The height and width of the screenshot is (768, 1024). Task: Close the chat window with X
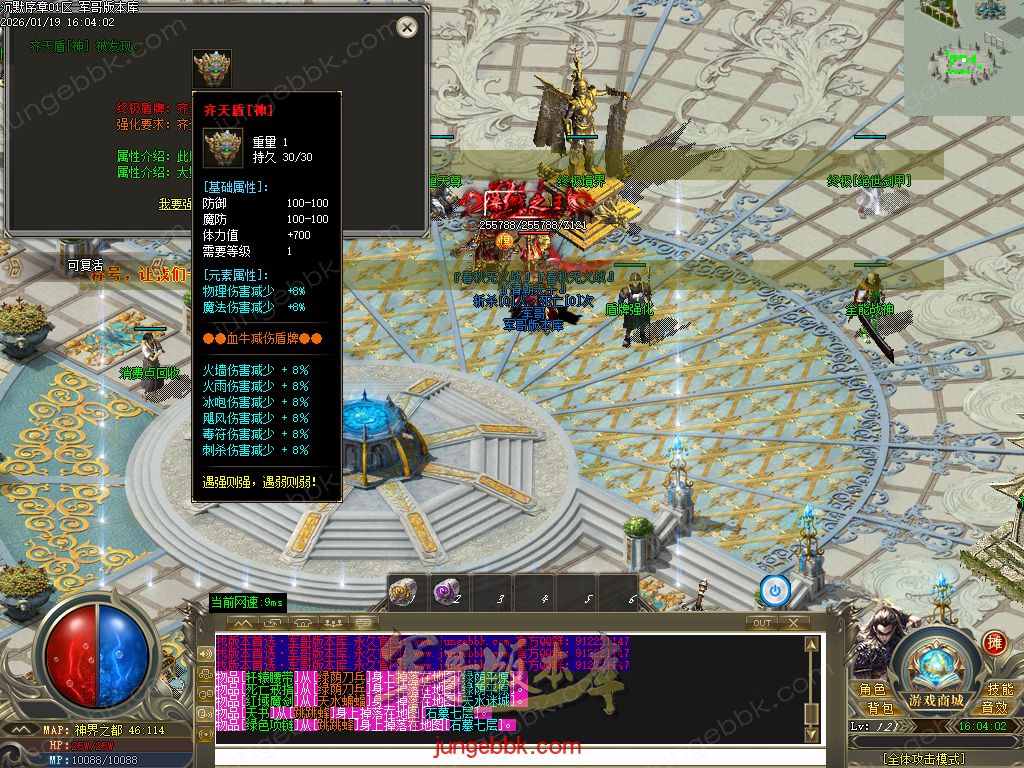[x=793, y=623]
